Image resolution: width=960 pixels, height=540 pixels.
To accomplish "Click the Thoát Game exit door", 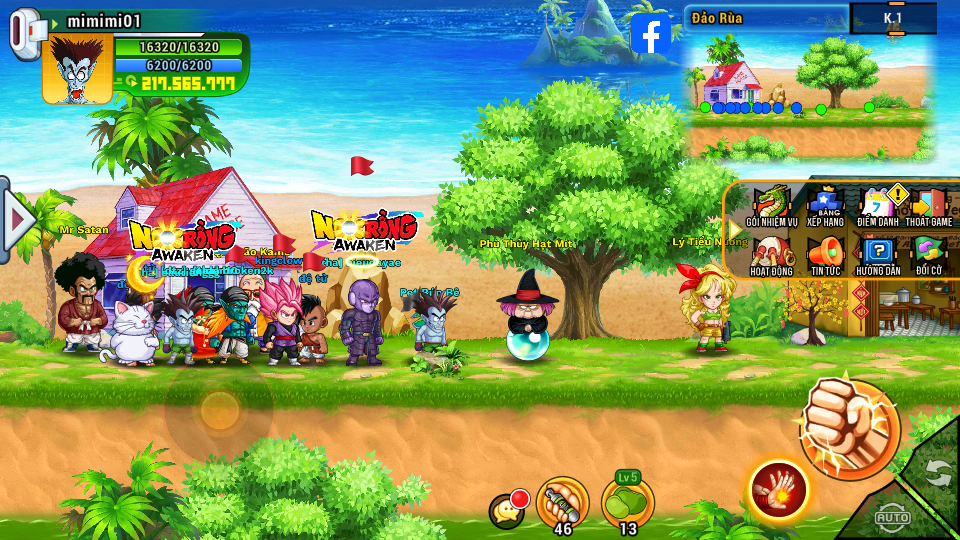I will pos(929,205).
